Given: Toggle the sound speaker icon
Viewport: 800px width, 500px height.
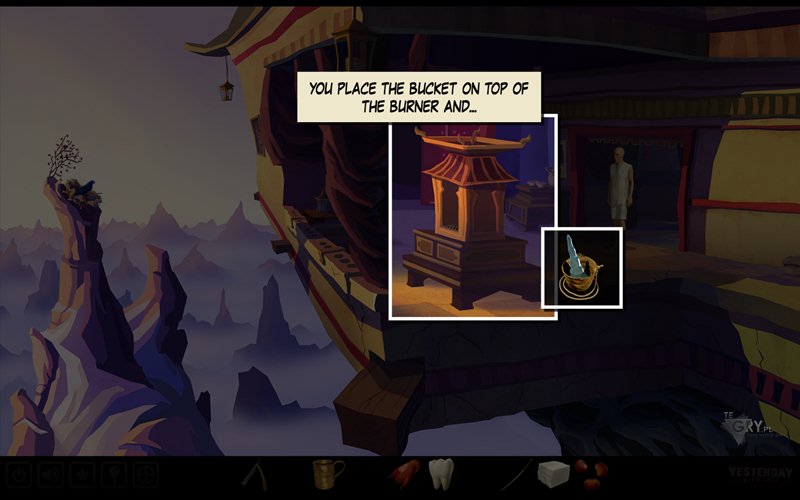Looking at the screenshot, I should 50,474.
